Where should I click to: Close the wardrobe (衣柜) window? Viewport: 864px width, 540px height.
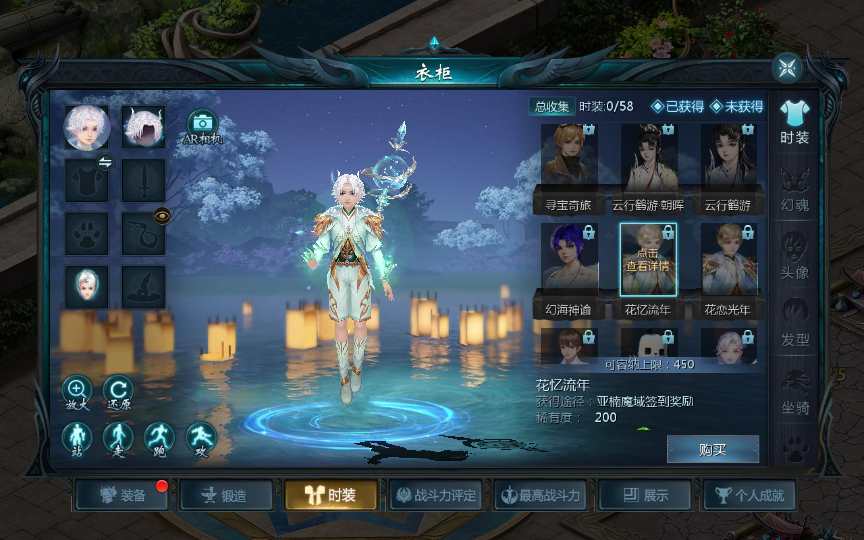tap(788, 68)
